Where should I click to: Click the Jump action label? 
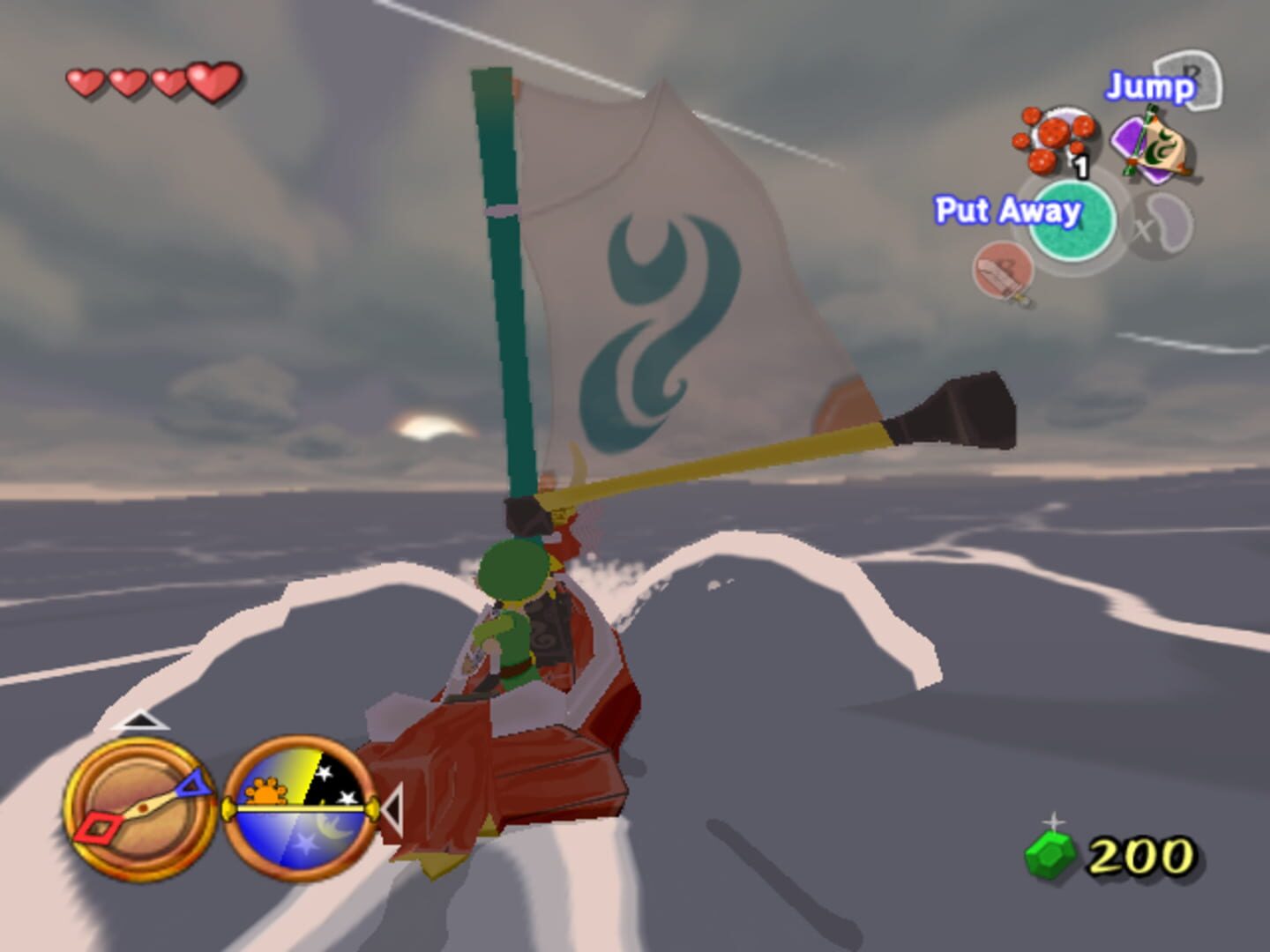coord(1148,86)
